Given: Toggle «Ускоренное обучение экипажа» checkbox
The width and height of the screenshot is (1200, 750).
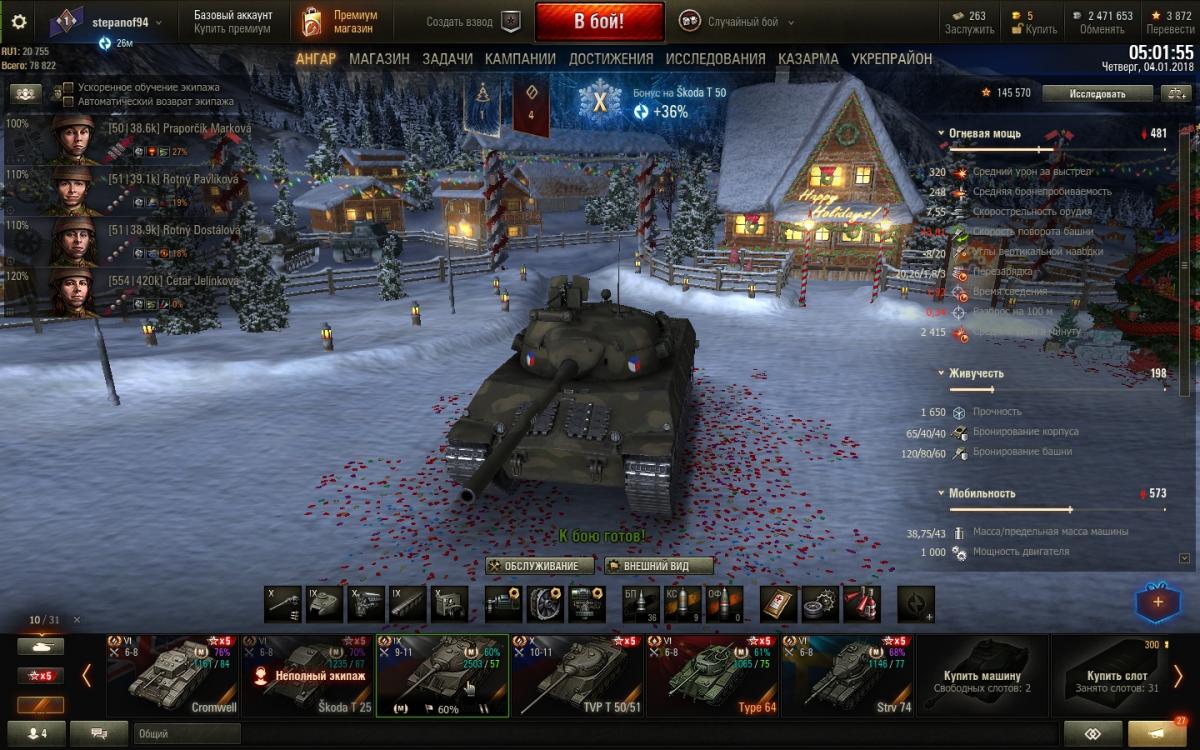Looking at the screenshot, I should [x=68, y=88].
